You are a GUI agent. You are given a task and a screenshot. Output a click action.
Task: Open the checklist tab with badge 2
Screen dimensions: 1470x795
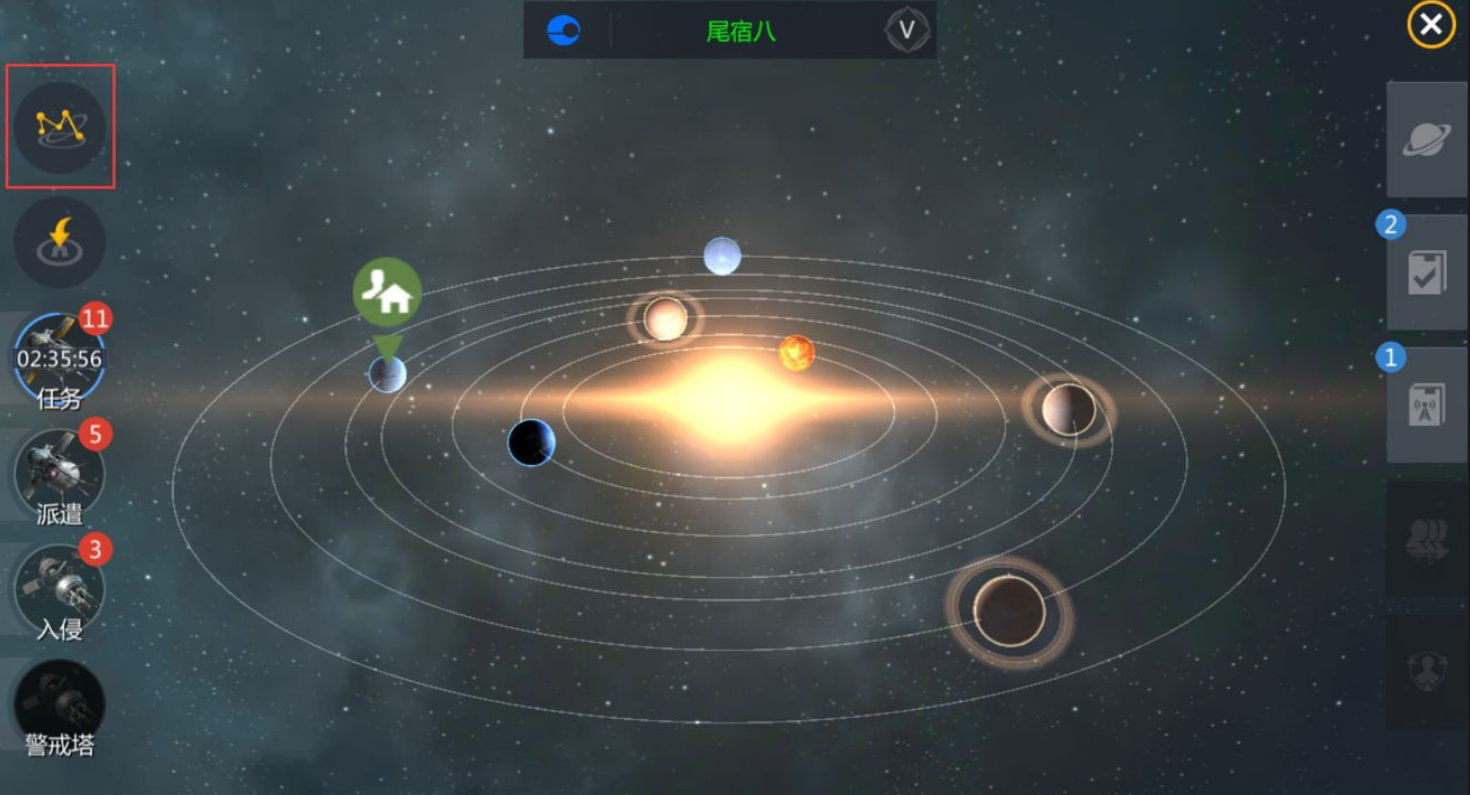click(x=1427, y=272)
